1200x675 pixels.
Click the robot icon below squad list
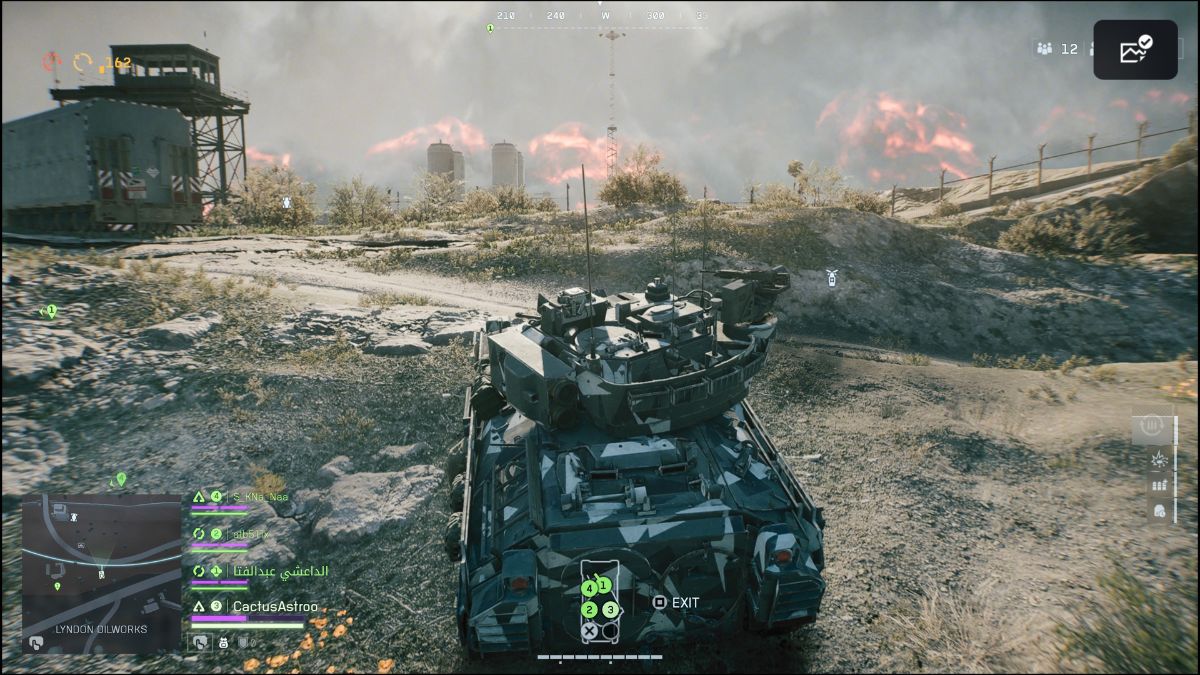223,642
